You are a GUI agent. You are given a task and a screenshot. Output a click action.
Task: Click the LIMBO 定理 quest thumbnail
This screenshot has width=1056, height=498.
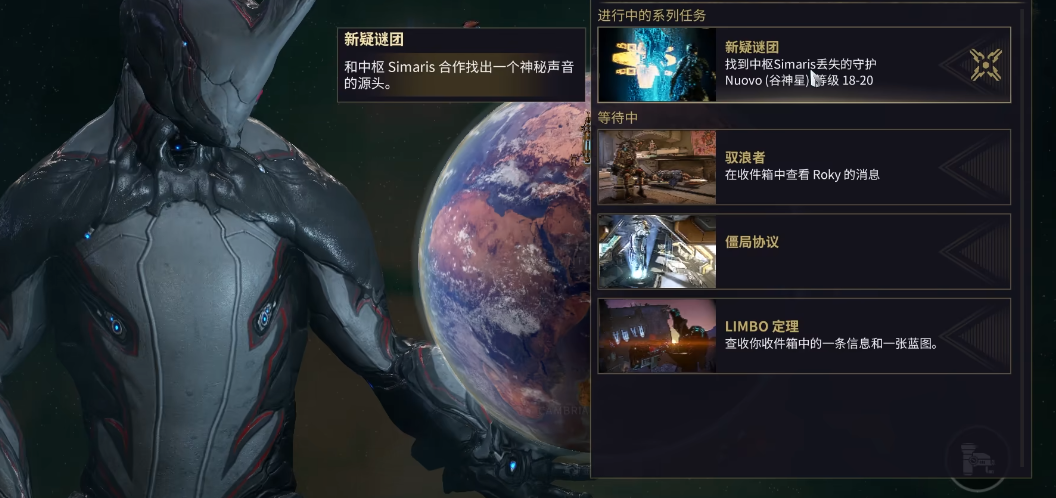(658, 336)
